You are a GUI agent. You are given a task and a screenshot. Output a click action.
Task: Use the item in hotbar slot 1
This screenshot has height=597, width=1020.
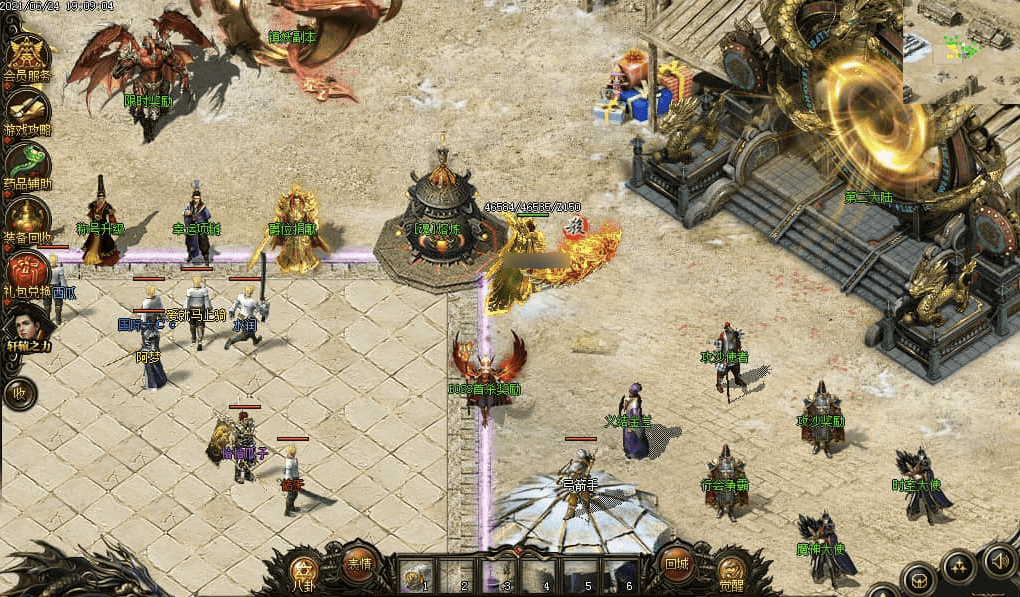[416, 574]
